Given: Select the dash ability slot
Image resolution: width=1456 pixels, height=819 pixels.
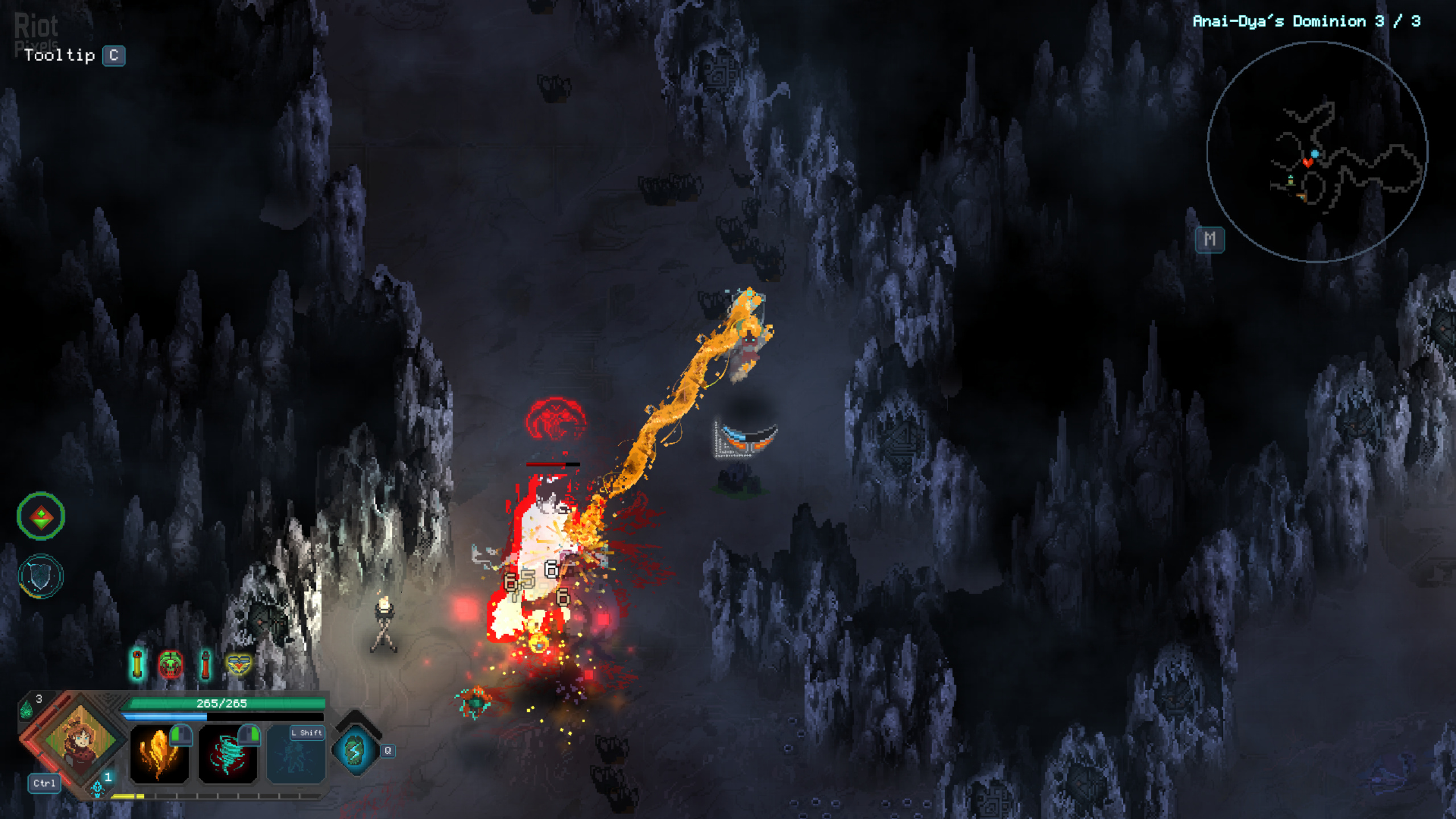Looking at the screenshot, I should click(x=296, y=755).
